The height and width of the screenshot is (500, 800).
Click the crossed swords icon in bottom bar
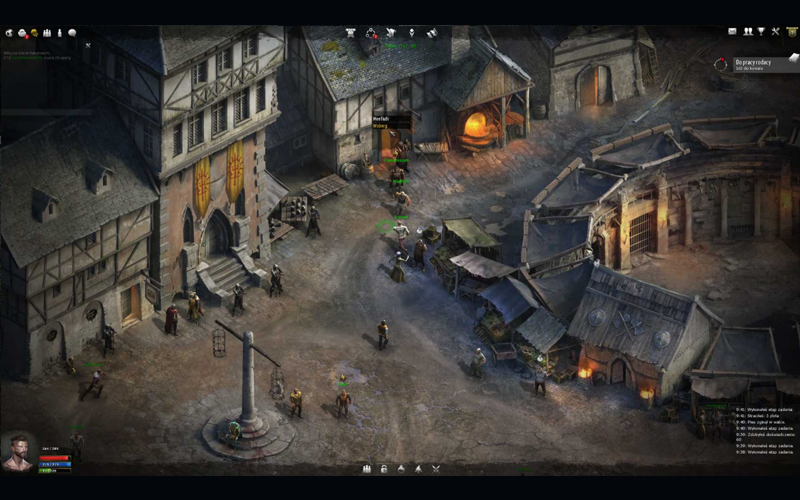click(435, 468)
